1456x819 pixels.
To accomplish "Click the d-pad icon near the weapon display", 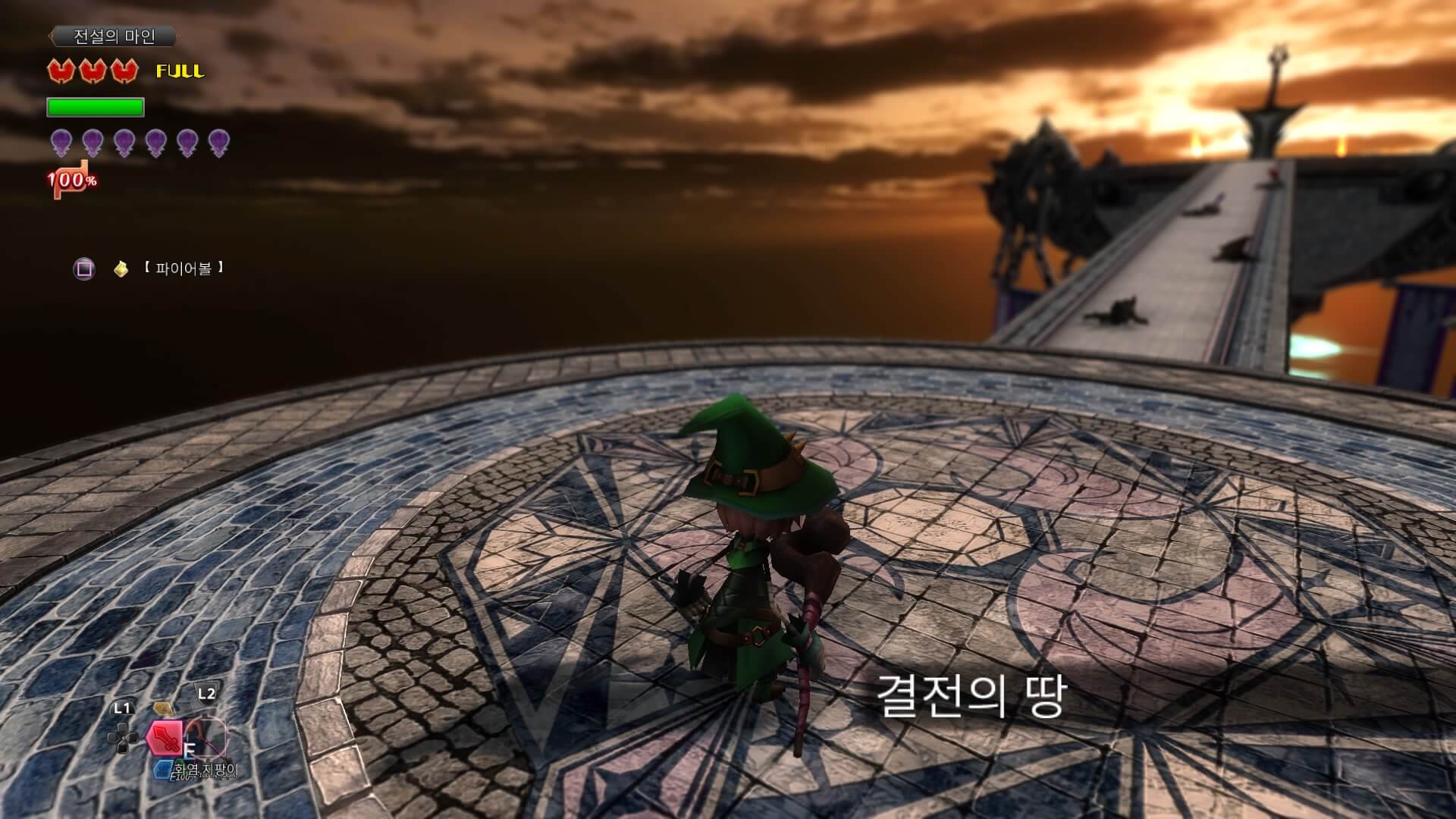I will pos(122,737).
